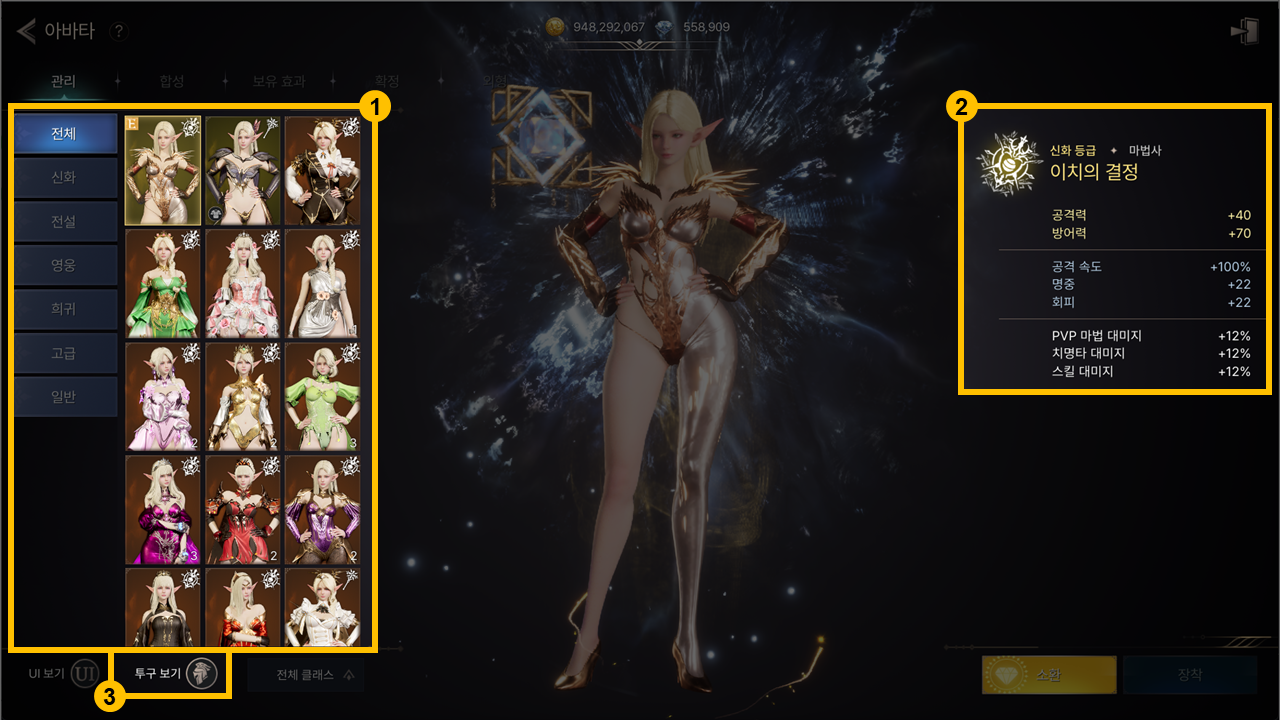This screenshot has width=1280, height=720.
Task: Pick the green dress avatar thumbnail
Action: [163, 284]
